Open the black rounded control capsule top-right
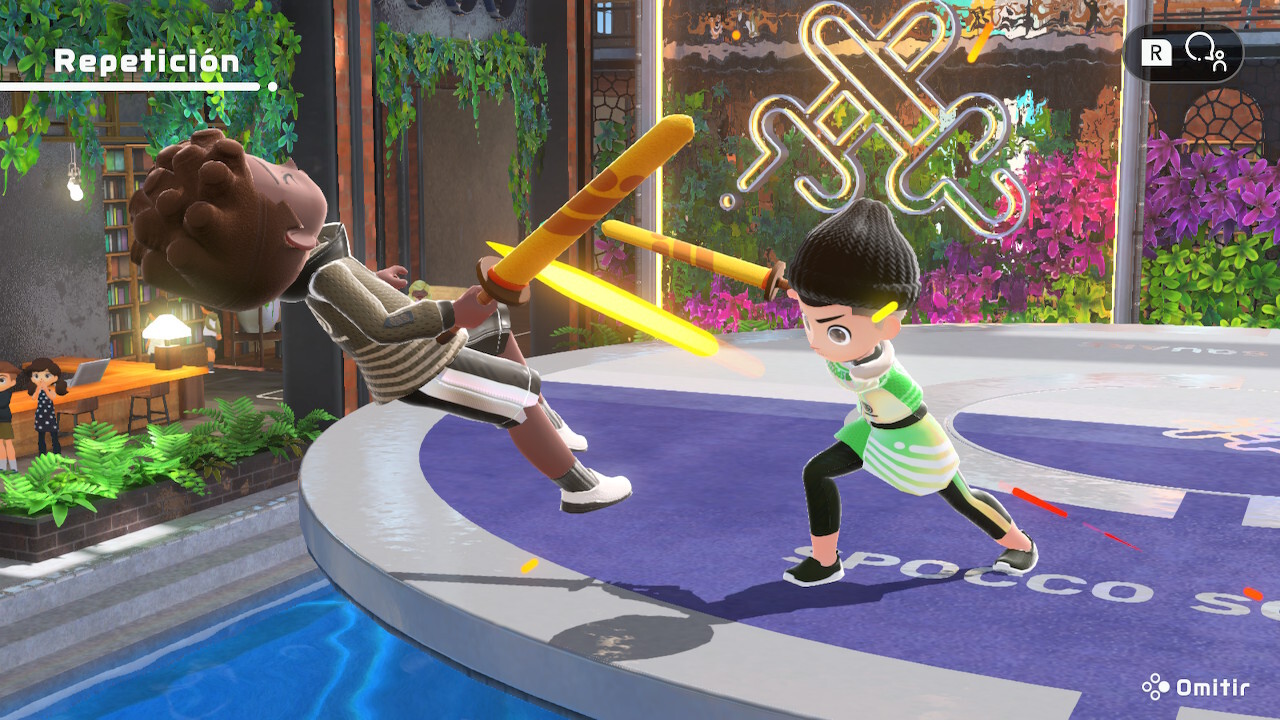The image size is (1280, 720). click(x=1185, y=52)
